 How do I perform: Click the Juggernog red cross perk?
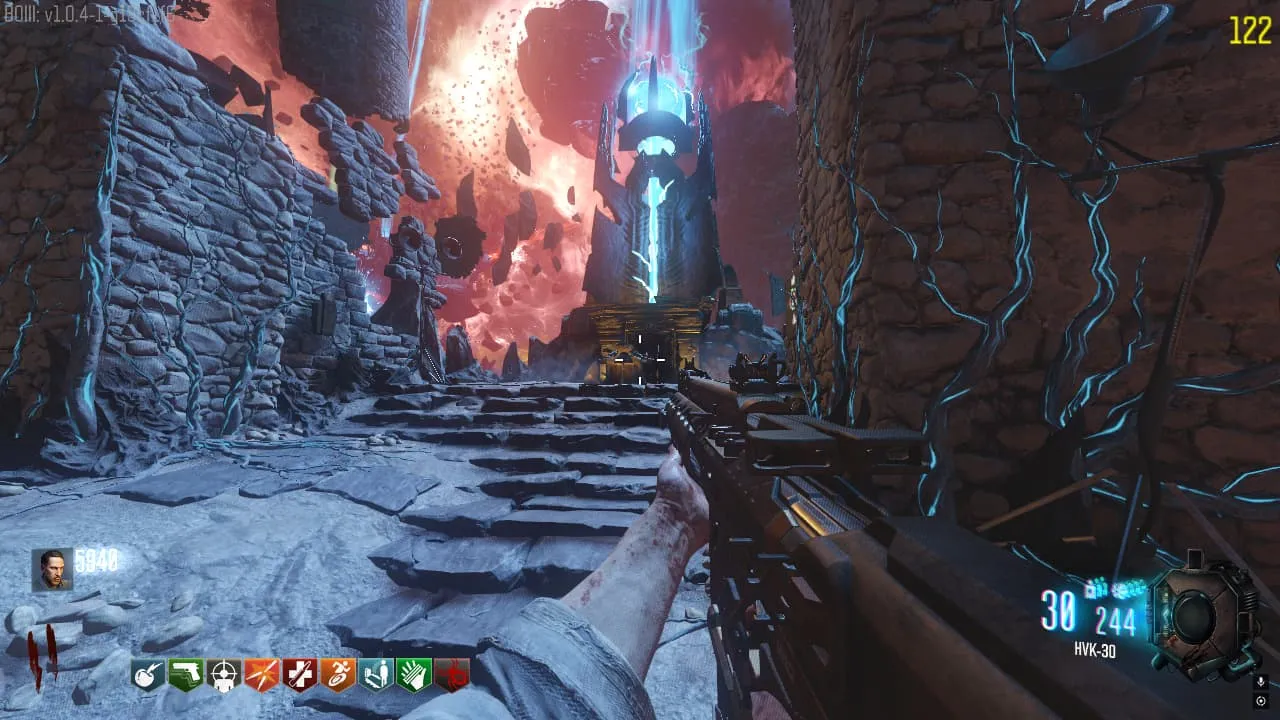[x=299, y=676]
